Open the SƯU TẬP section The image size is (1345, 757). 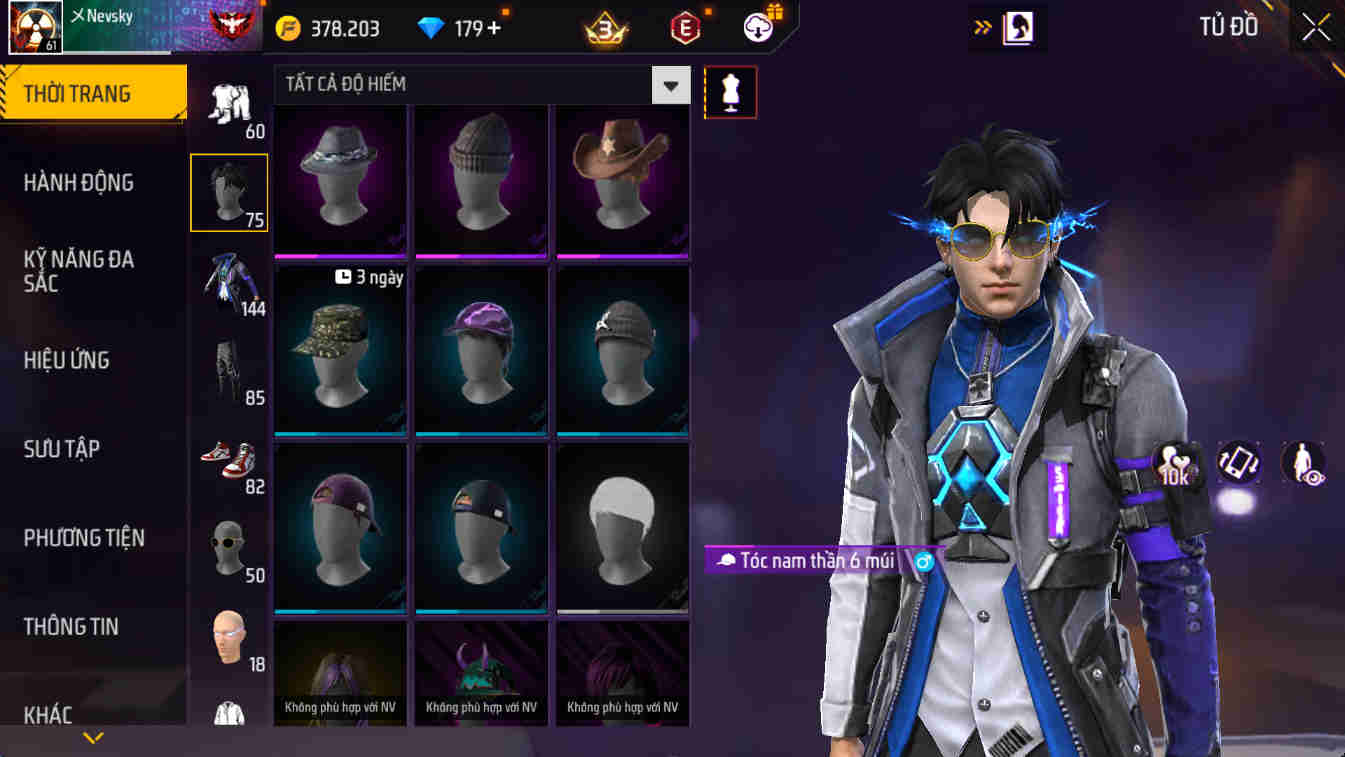[62, 448]
